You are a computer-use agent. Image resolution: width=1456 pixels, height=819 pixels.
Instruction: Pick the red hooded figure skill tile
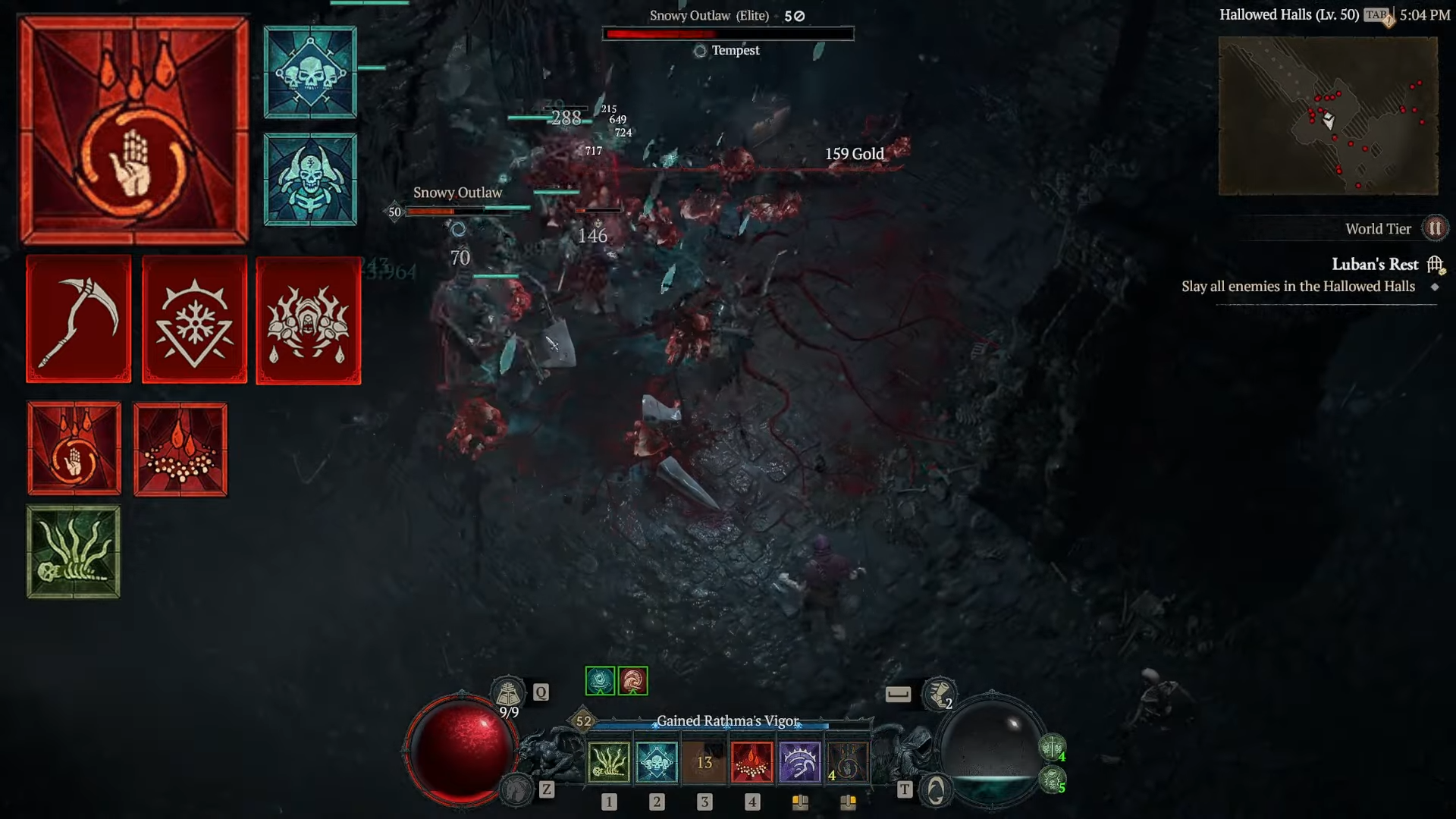tap(308, 321)
